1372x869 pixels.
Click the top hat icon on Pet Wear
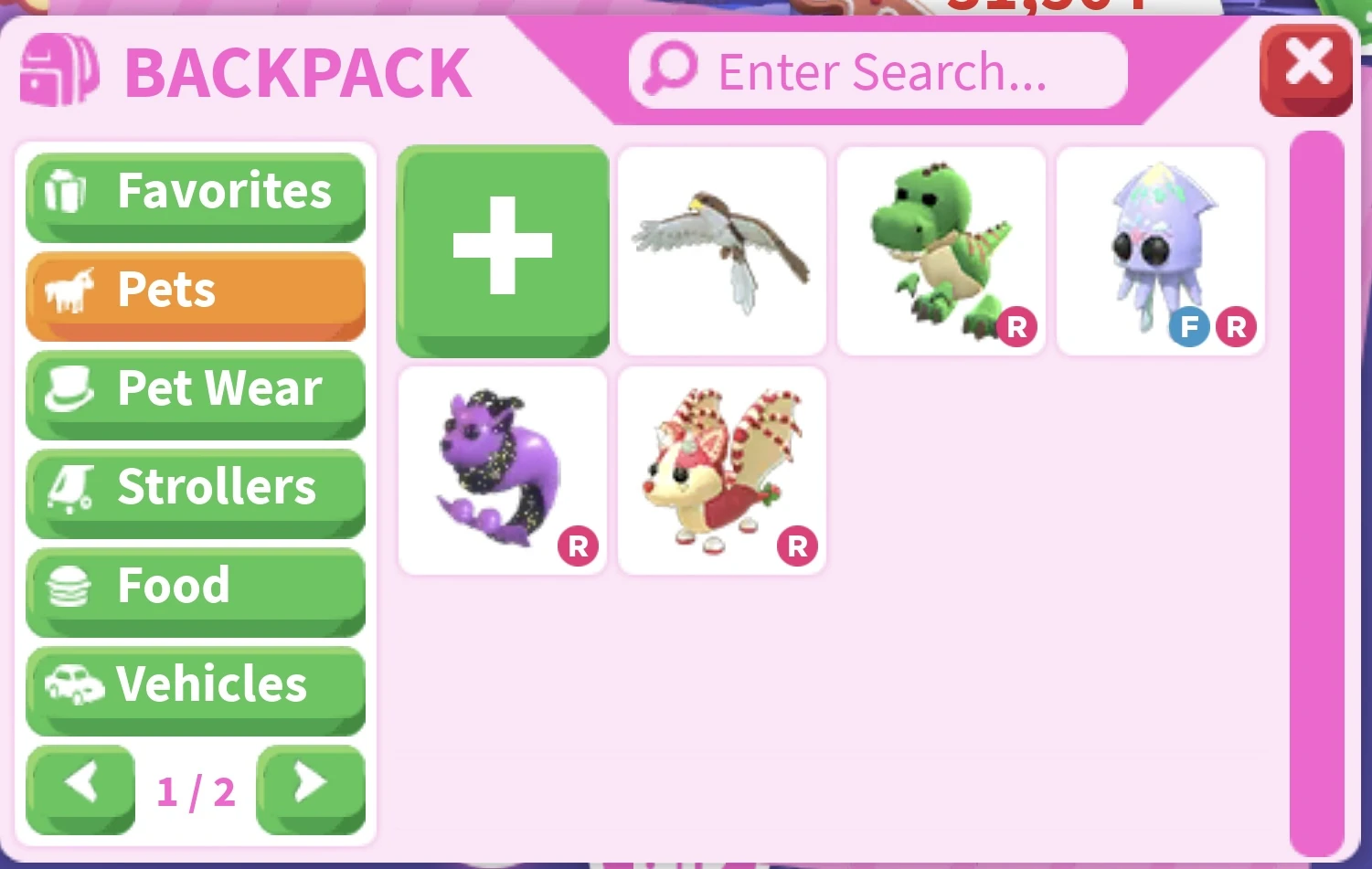69,387
